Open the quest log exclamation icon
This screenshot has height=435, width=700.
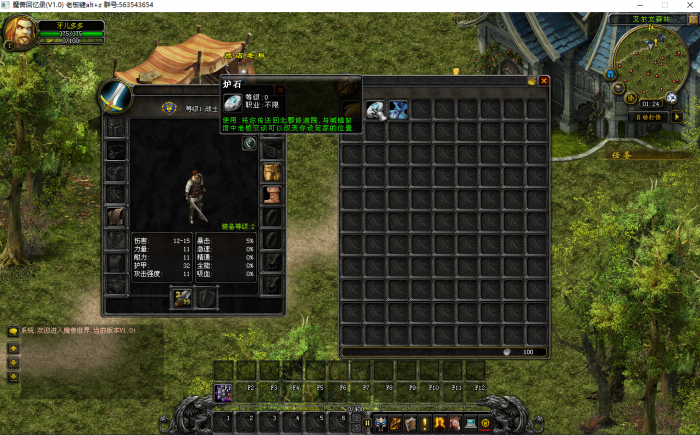click(424, 423)
